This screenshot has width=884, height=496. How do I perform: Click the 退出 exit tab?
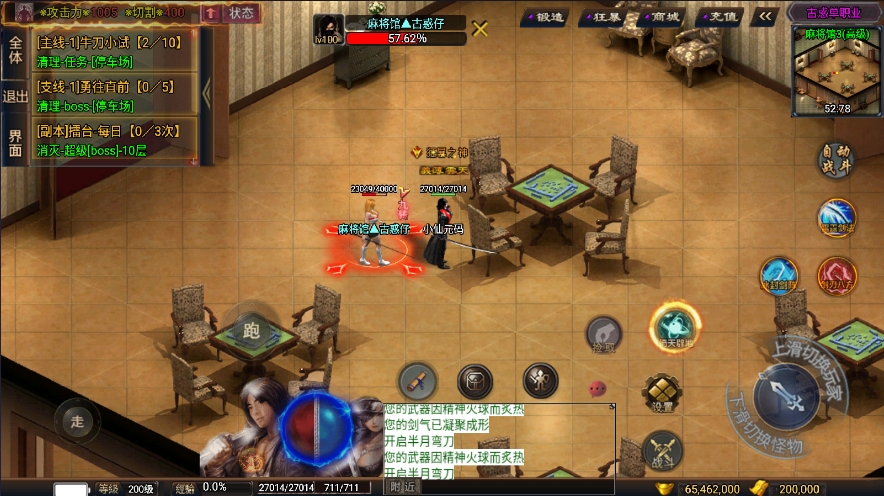[15, 97]
